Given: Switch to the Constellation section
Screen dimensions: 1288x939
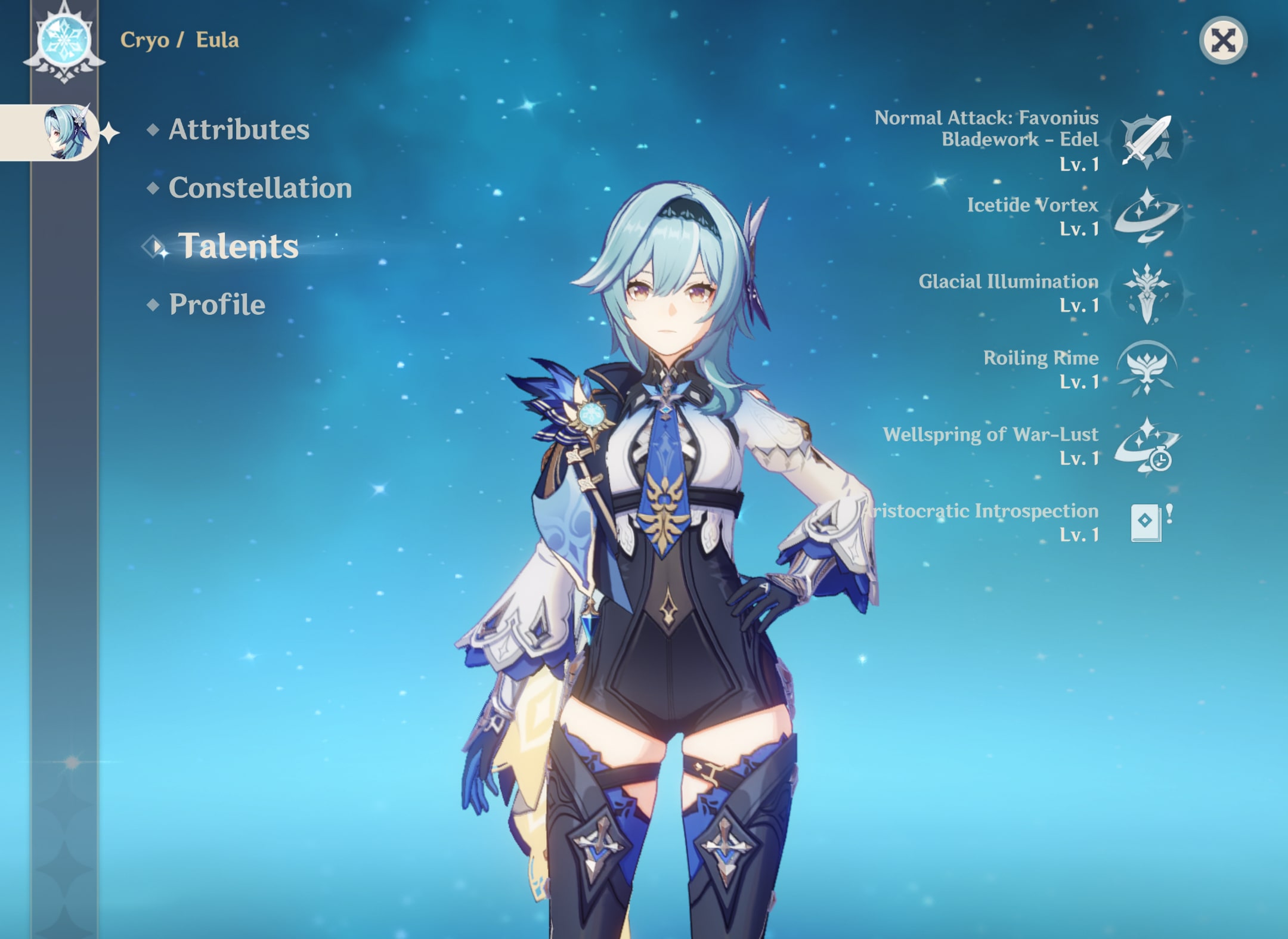Looking at the screenshot, I should [x=261, y=188].
